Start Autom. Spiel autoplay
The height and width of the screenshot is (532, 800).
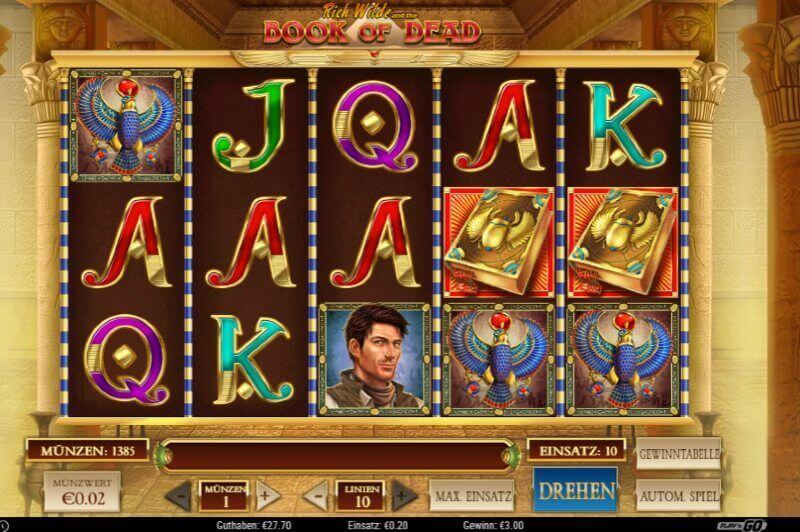pos(678,494)
